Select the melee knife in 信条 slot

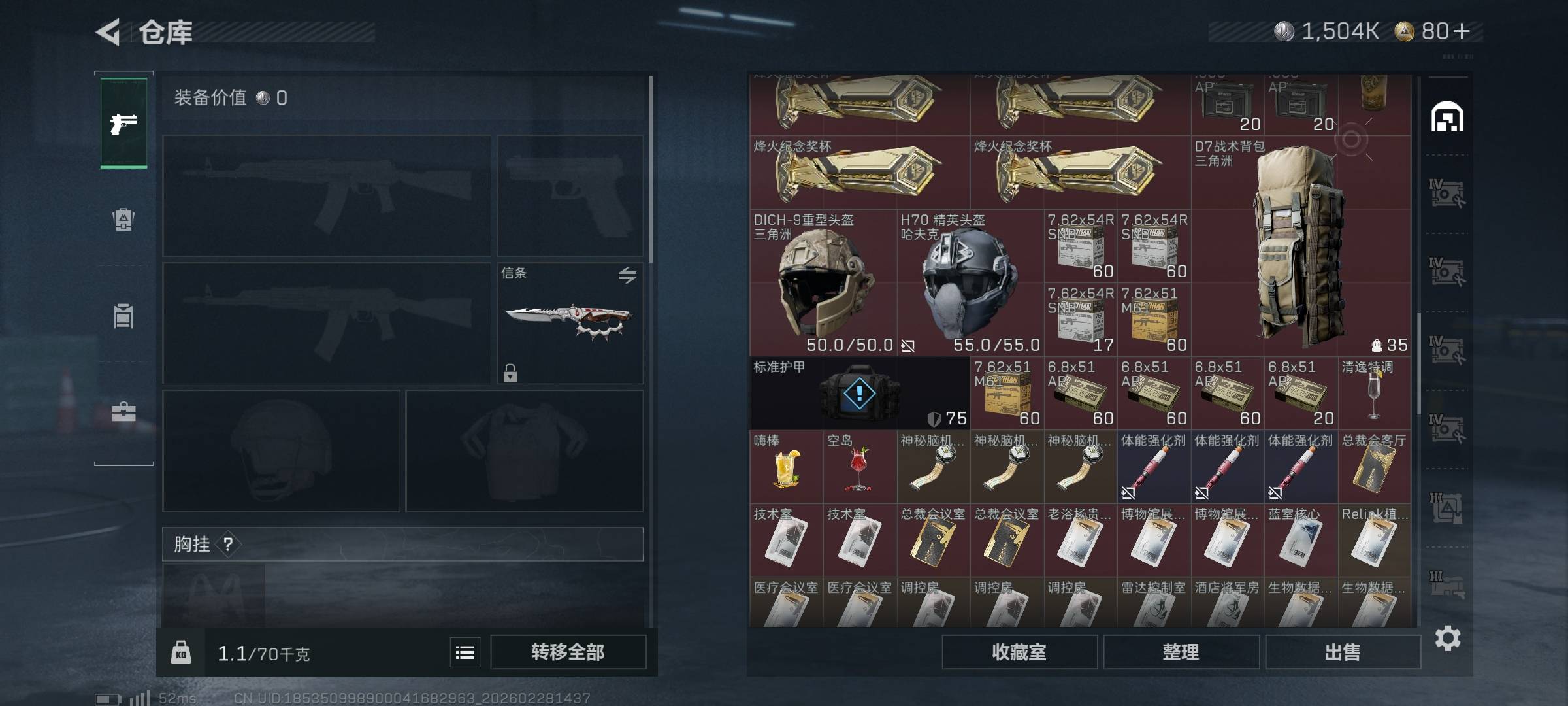pyautogui.click(x=570, y=322)
